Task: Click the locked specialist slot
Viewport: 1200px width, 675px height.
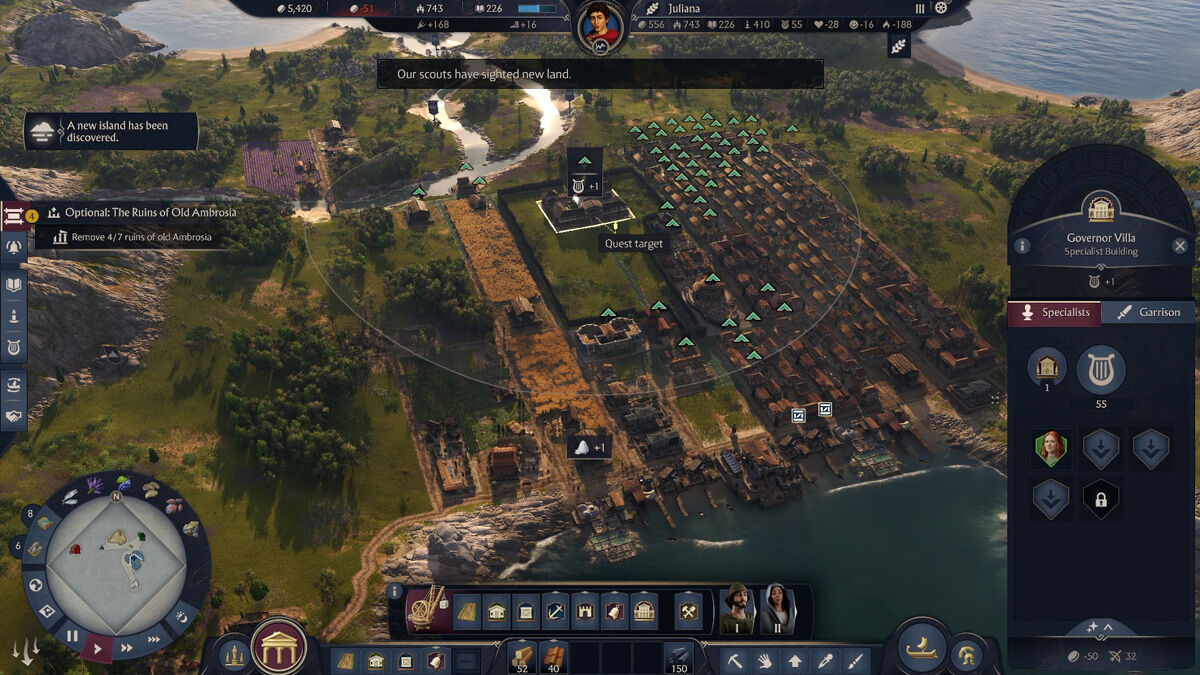Action: pos(1100,499)
